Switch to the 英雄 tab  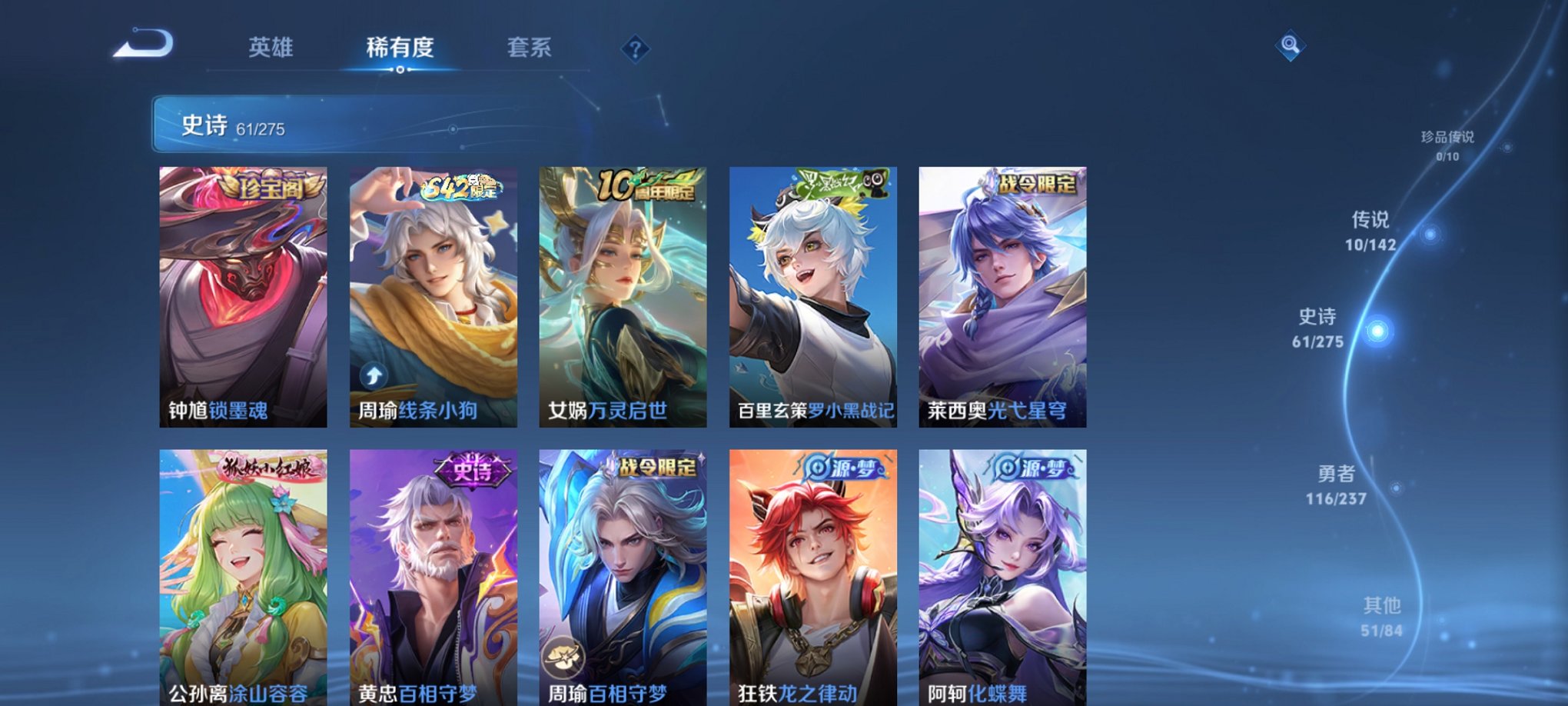273,48
